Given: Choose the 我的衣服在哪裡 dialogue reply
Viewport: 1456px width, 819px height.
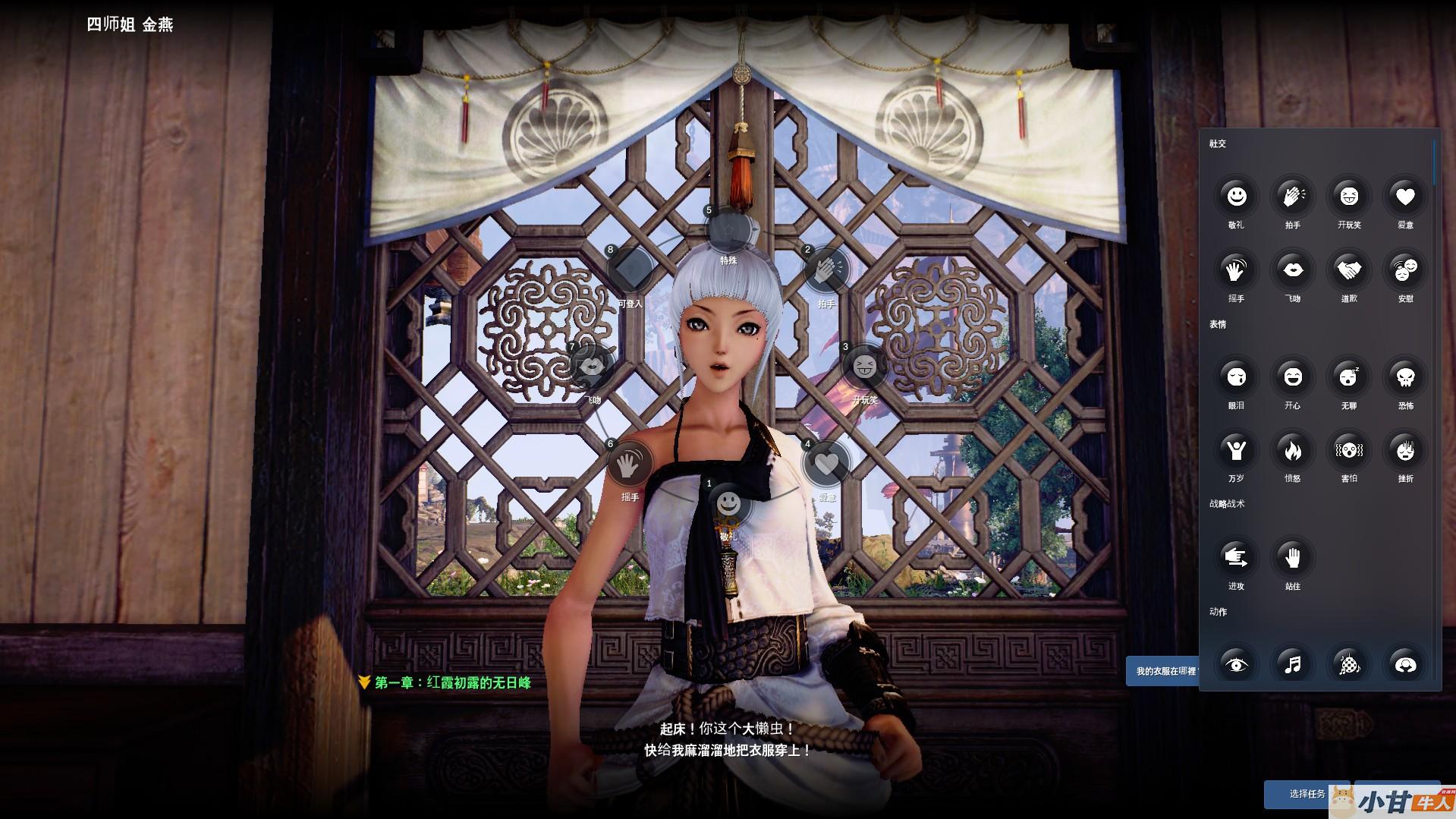Looking at the screenshot, I should click(x=1163, y=671).
